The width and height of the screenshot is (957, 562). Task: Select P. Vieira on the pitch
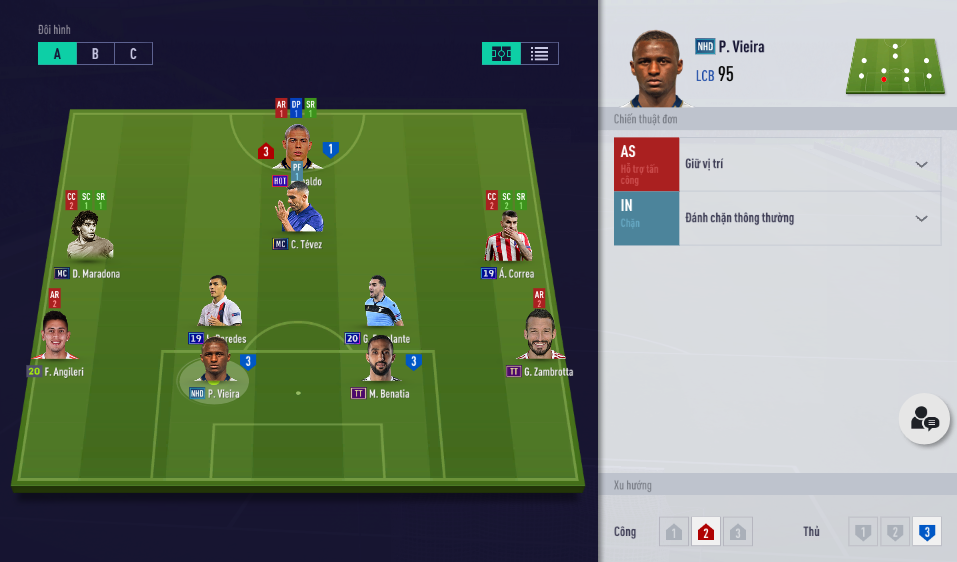tap(215, 362)
